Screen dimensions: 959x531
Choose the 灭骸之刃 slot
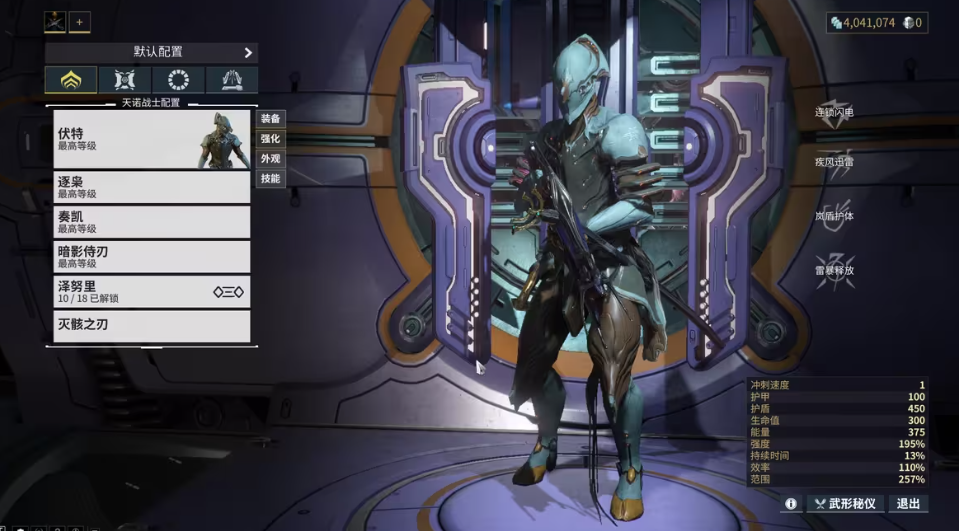click(151, 326)
